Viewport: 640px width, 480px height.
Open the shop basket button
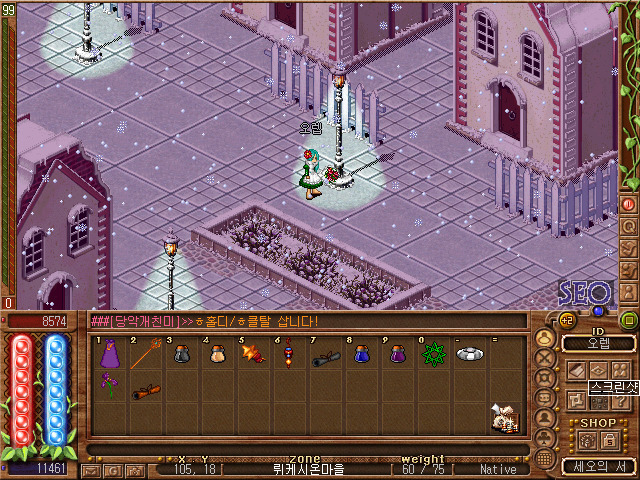(x=588, y=438)
